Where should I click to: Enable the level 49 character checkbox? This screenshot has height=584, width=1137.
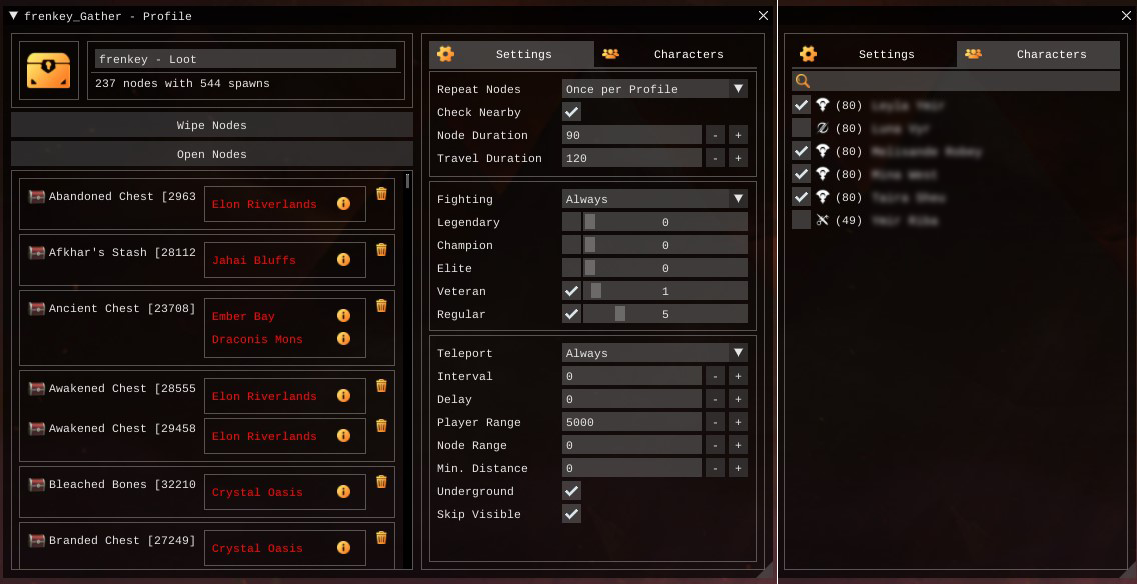[x=801, y=220]
